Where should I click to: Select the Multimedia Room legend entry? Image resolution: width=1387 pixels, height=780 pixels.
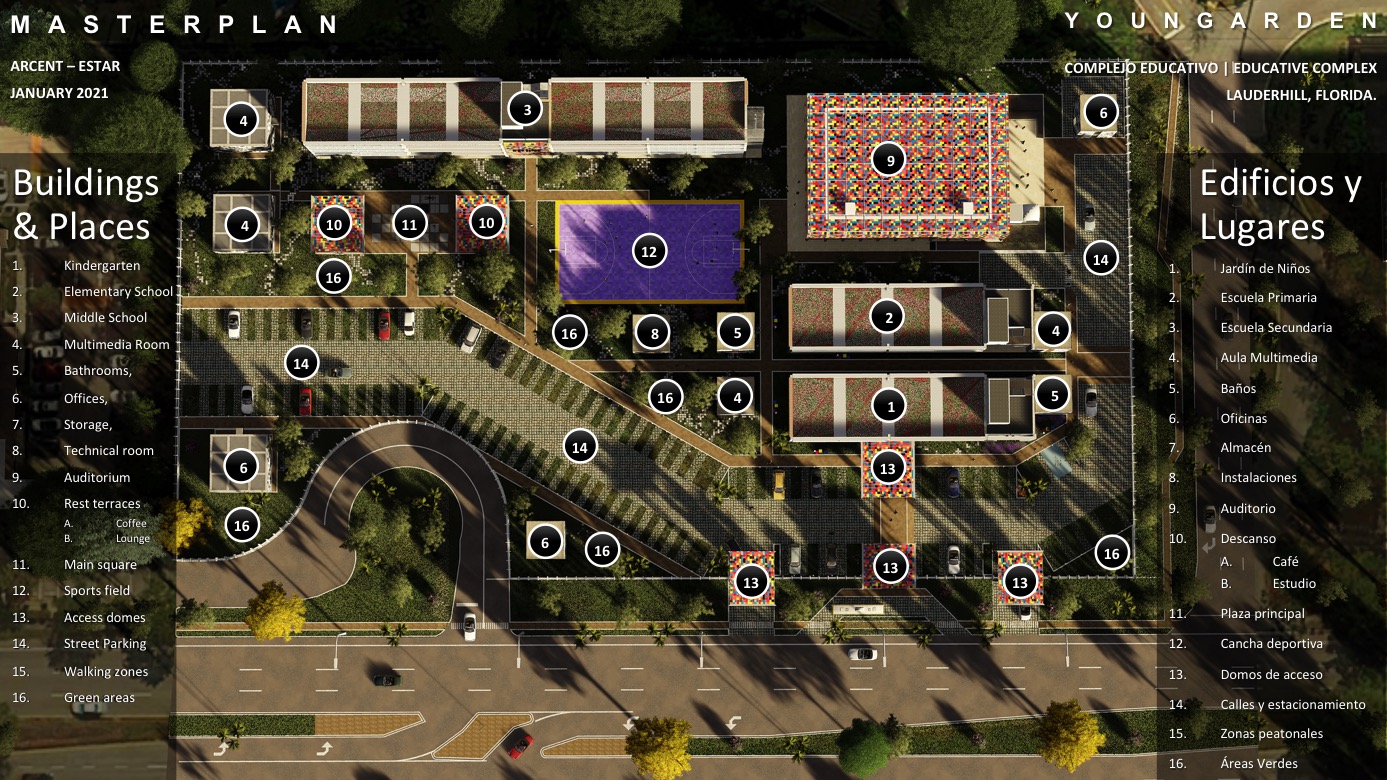click(116, 345)
